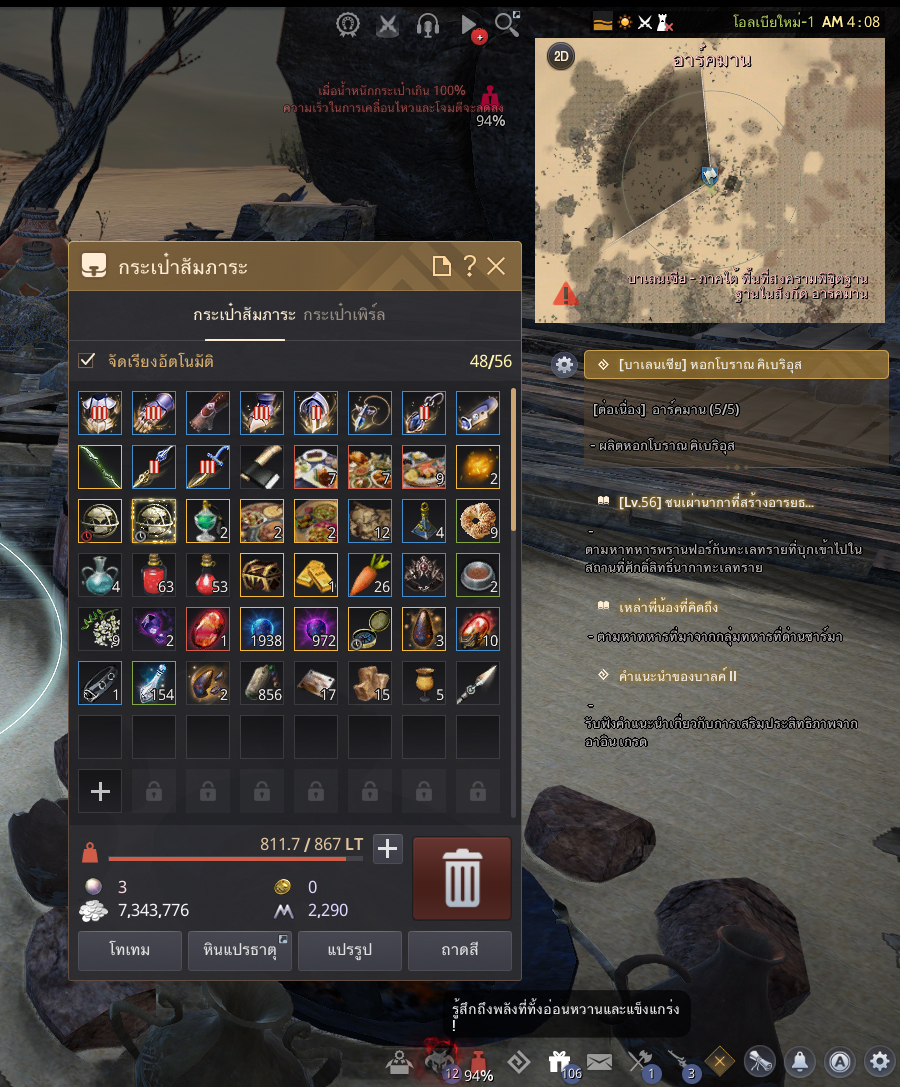900x1087 pixels.
Task: Open the หินแปรธาตุ alchemy stone button
Action: [x=239, y=950]
